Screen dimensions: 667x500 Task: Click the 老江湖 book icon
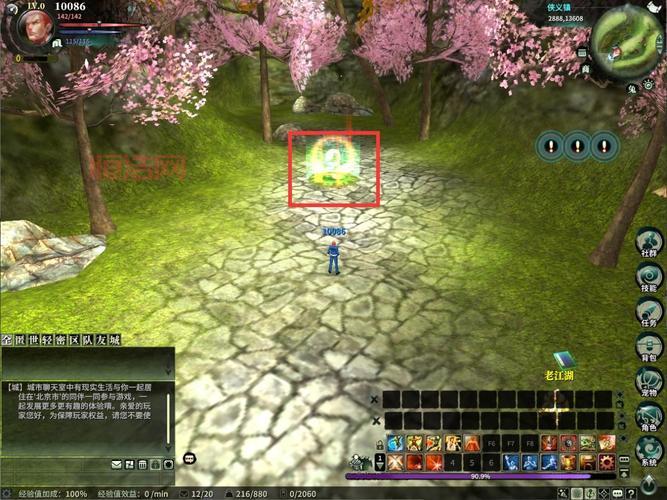[x=563, y=359]
